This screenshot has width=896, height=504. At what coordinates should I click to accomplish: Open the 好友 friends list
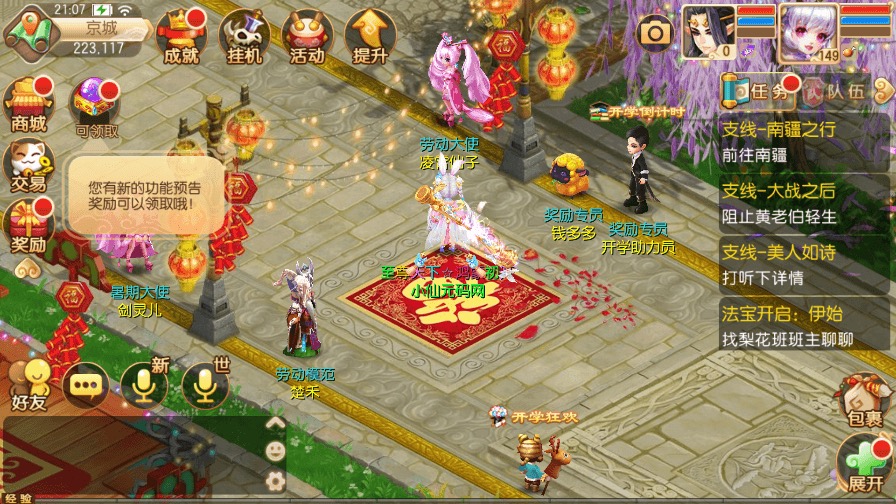pos(29,384)
